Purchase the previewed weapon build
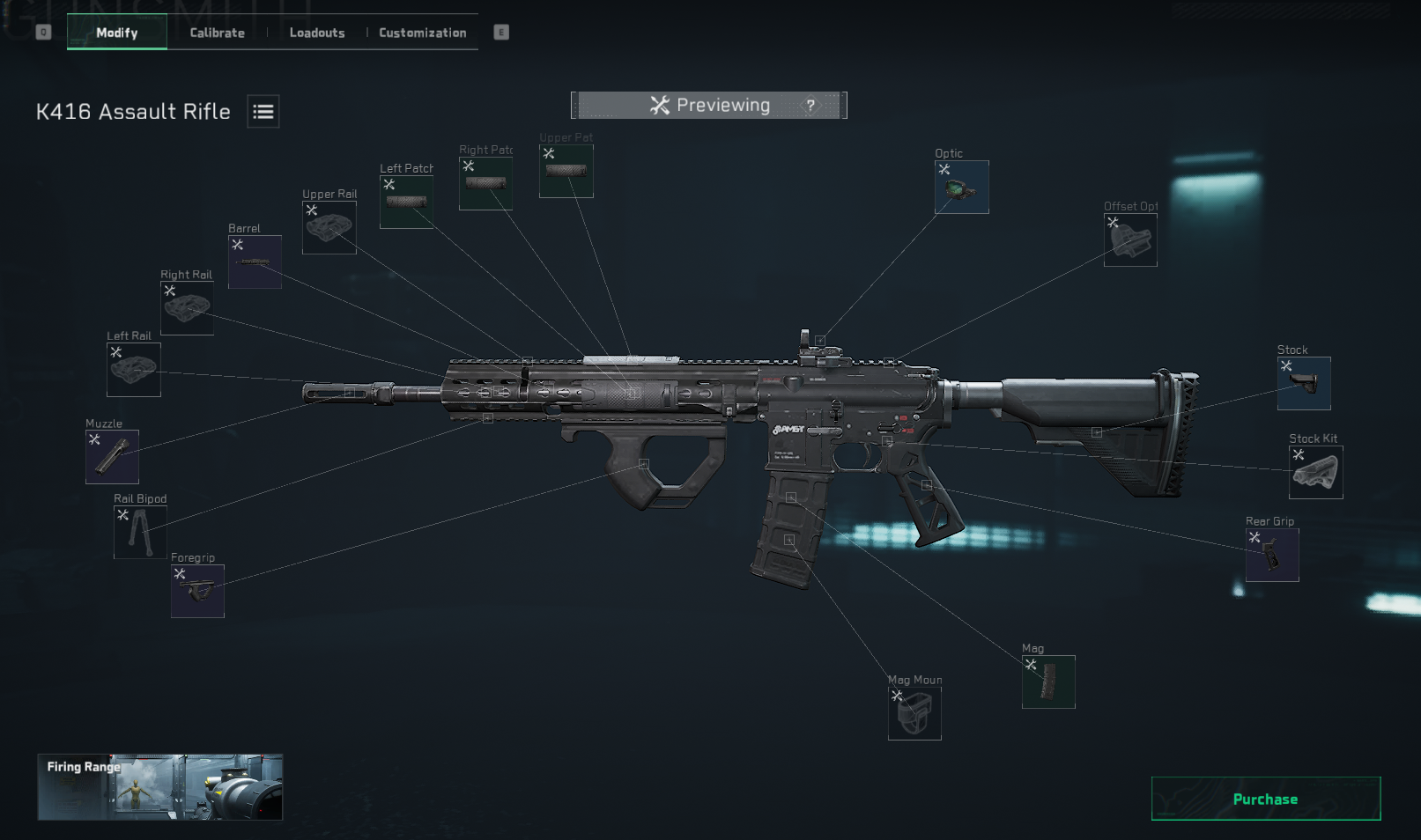The width and height of the screenshot is (1421, 840). tap(1265, 799)
